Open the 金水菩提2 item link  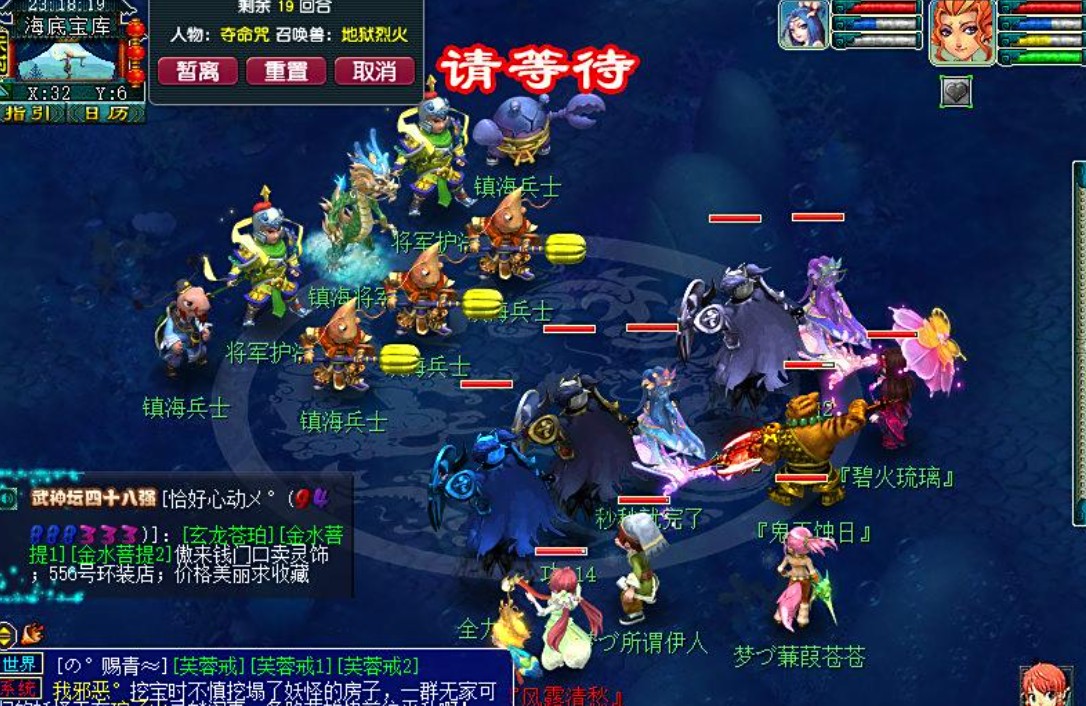coord(121,553)
